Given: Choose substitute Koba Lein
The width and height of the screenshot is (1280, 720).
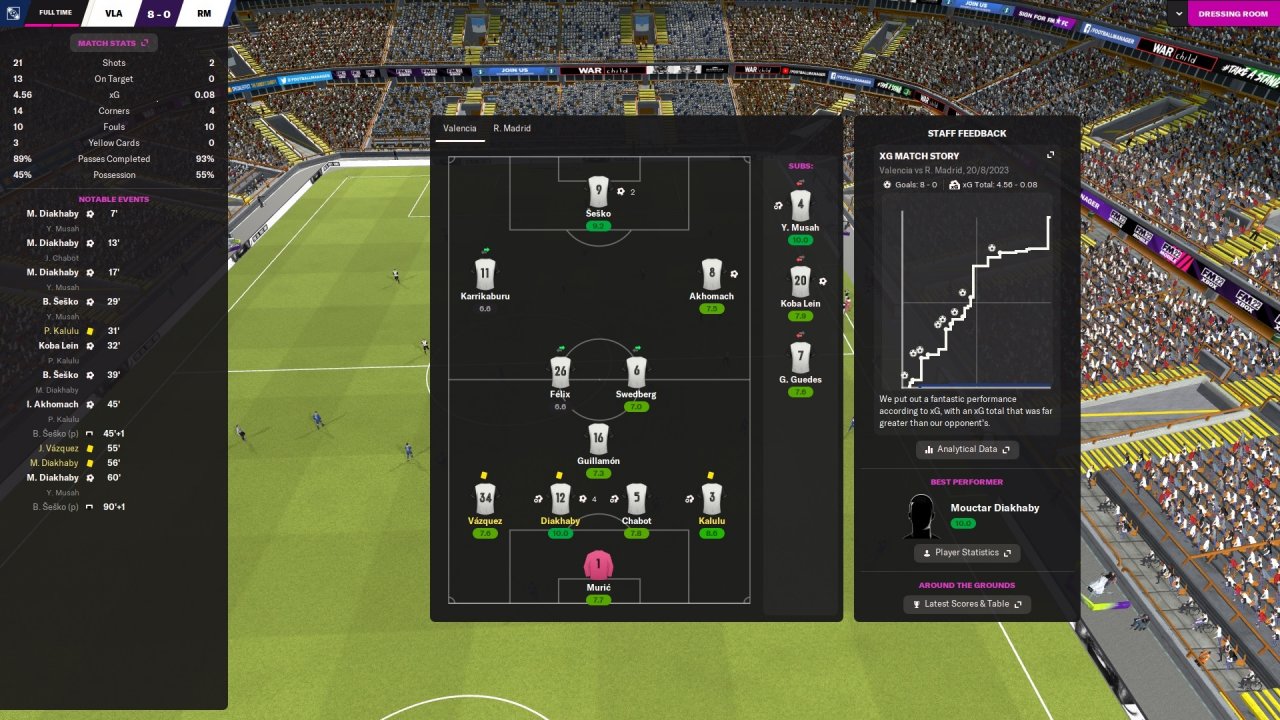Looking at the screenshot, I should (x=799, y=283).
